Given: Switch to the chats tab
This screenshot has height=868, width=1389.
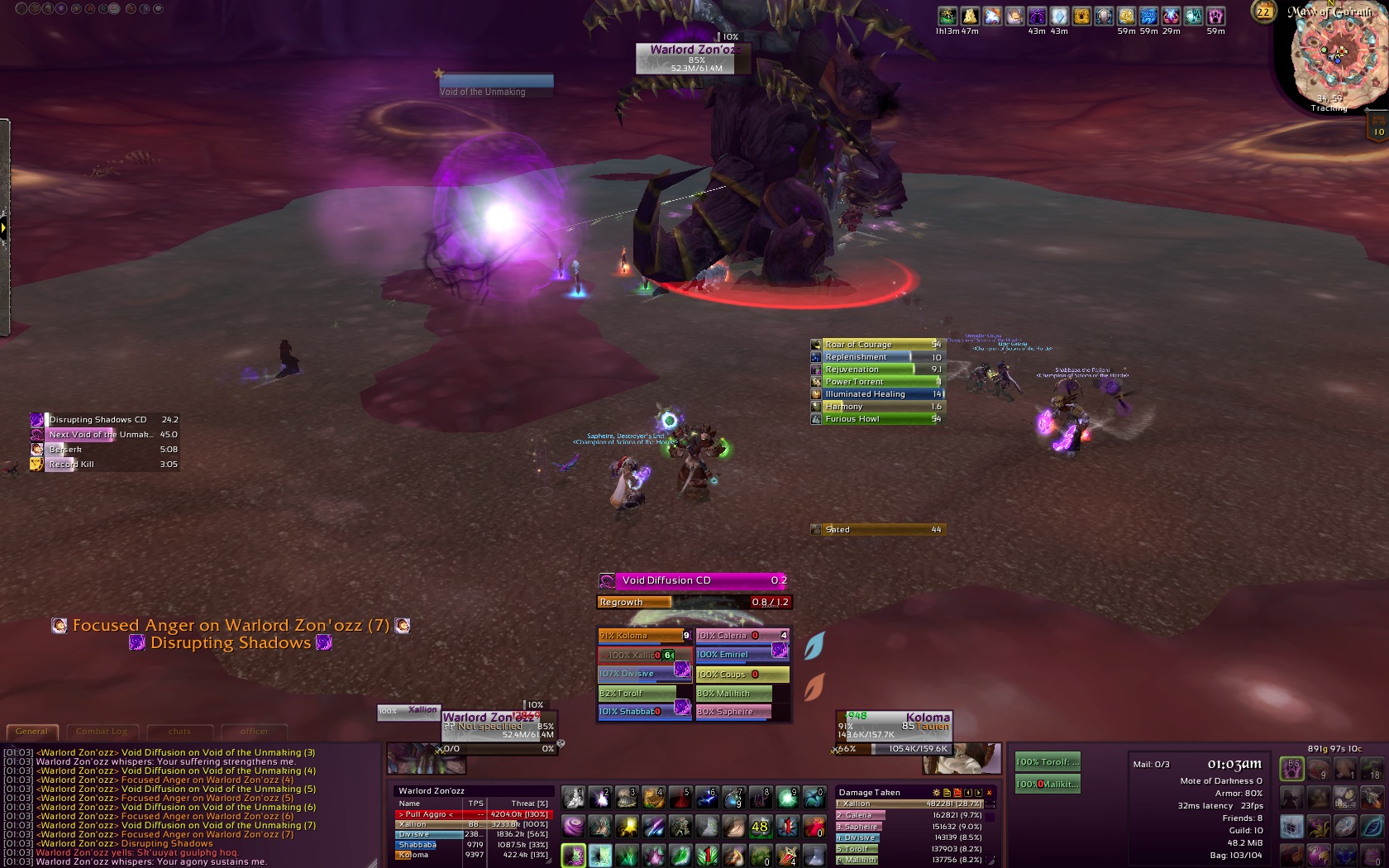Looking at the screenshot, I should point(179,732).
